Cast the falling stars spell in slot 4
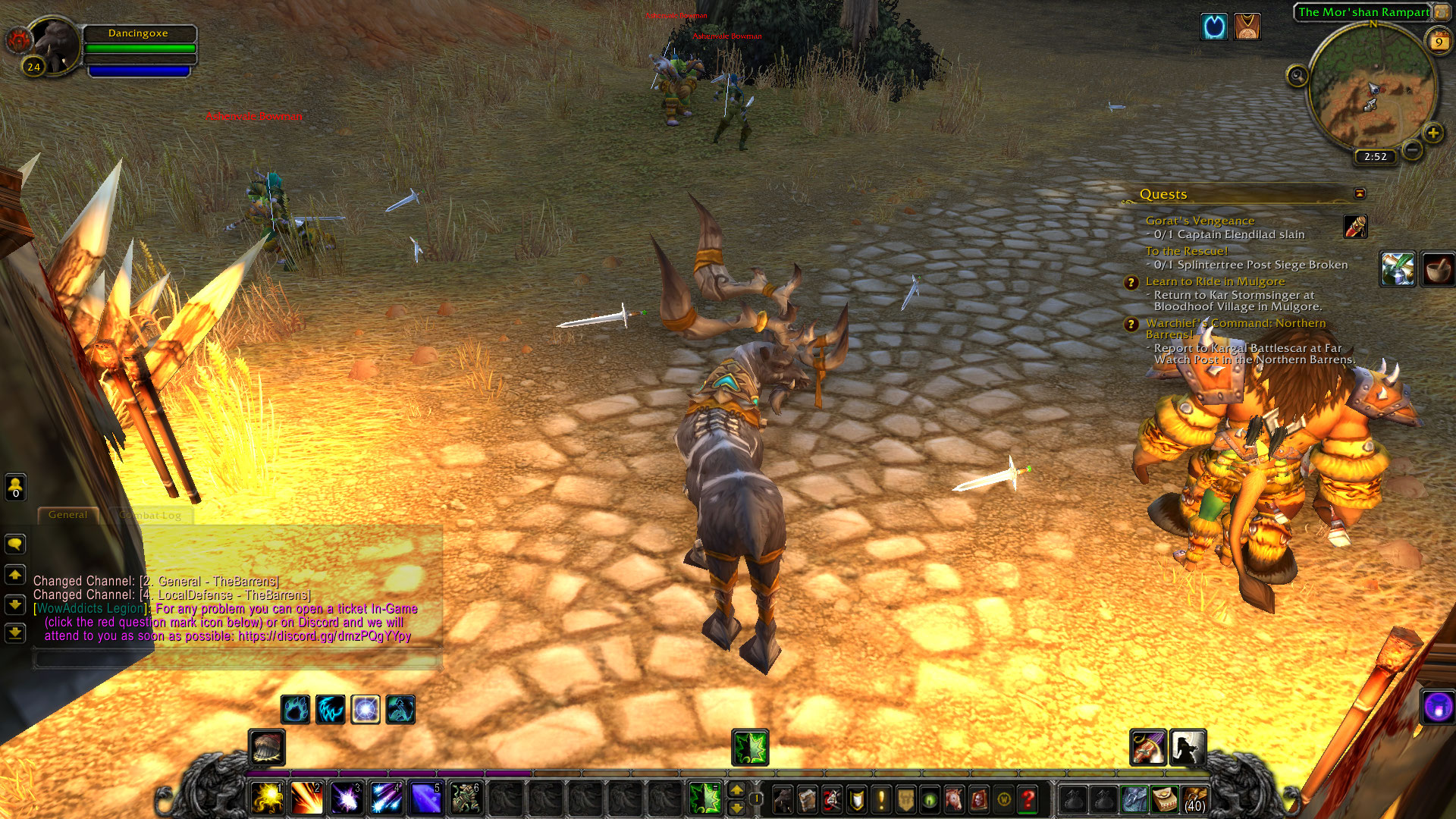Viewport: 1456px width, 819px height. pos(386,799)
